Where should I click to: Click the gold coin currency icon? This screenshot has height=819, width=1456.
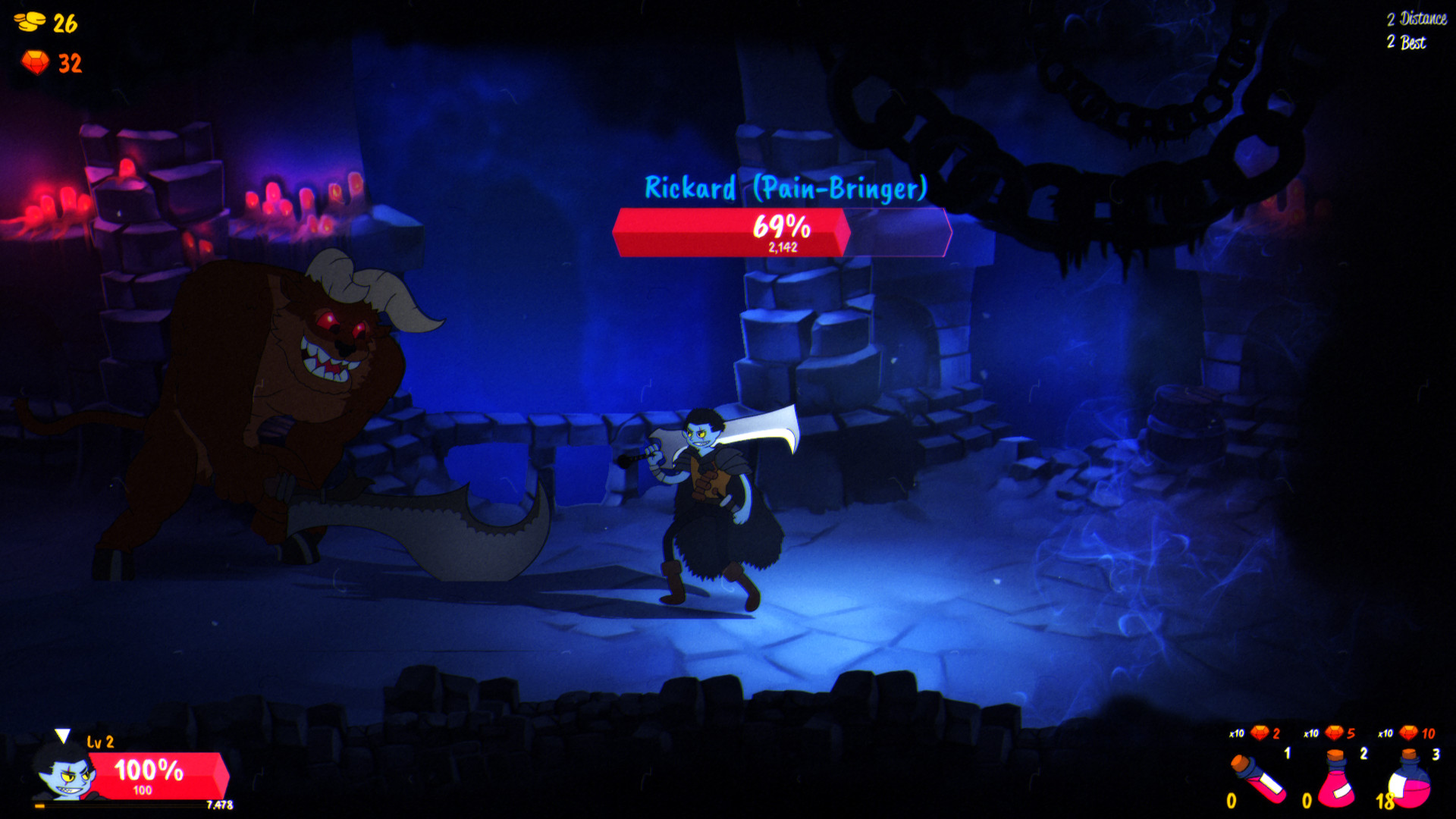29,21
